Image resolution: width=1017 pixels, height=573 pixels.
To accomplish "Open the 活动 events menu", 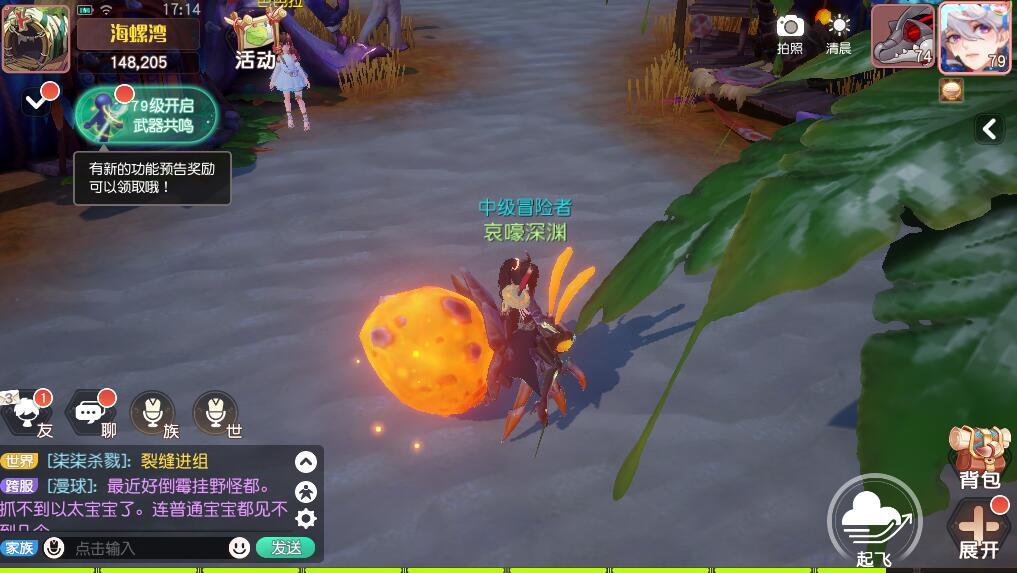I will [254, 42].
